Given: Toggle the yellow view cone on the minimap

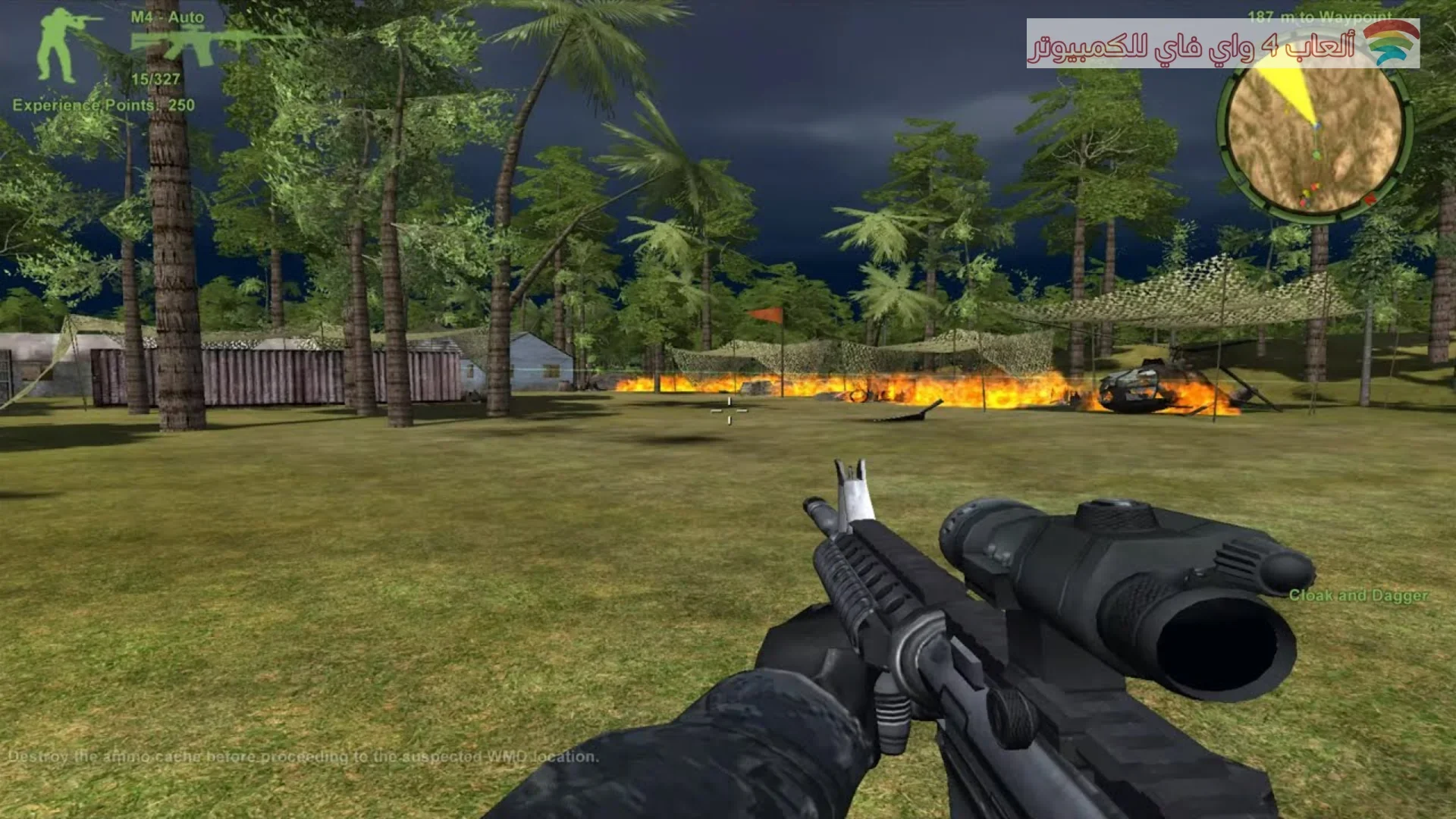Looking at the screenshot, I should coord(1289,91).
